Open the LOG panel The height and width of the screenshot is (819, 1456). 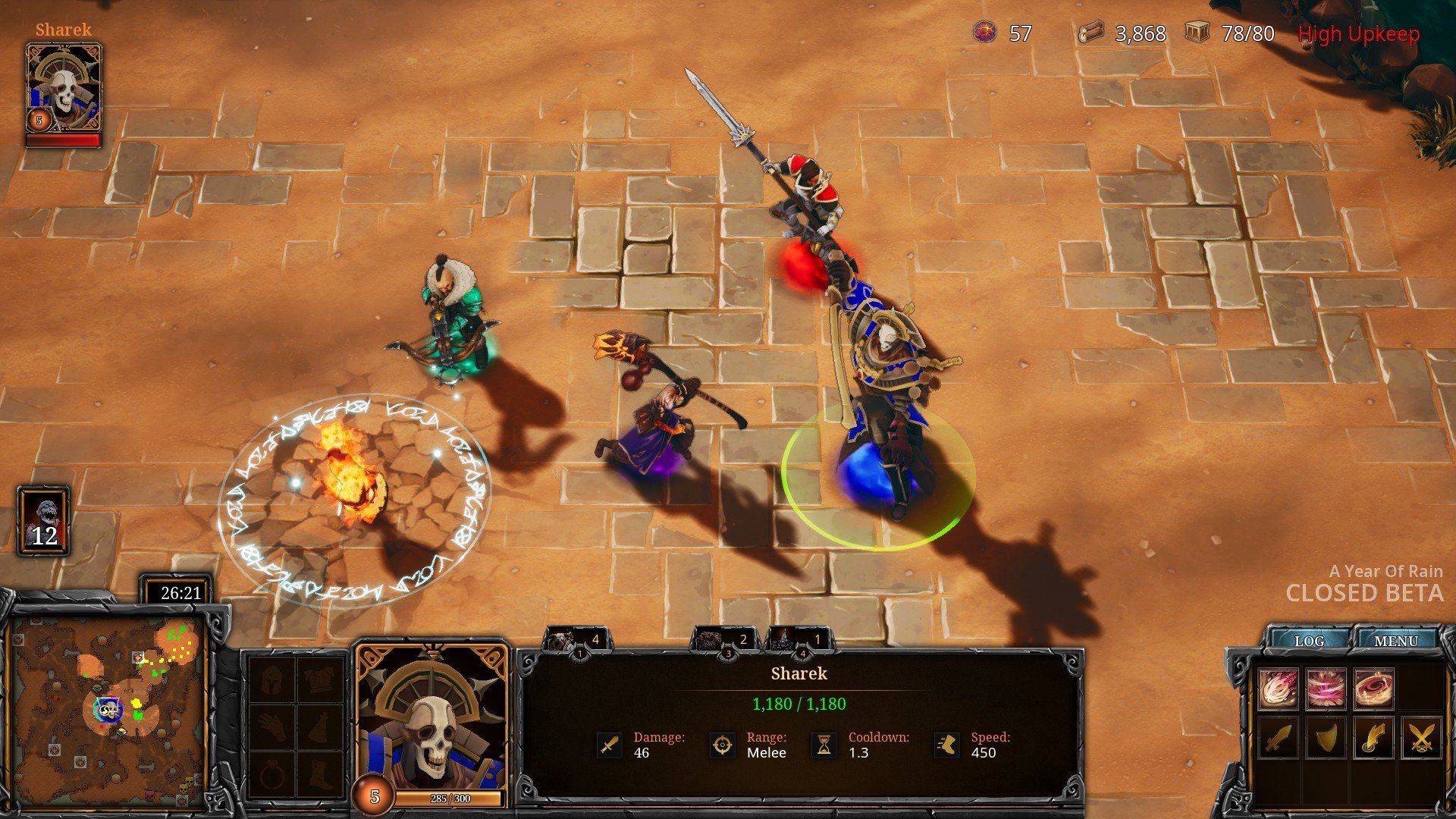[x=1309, y=641]
